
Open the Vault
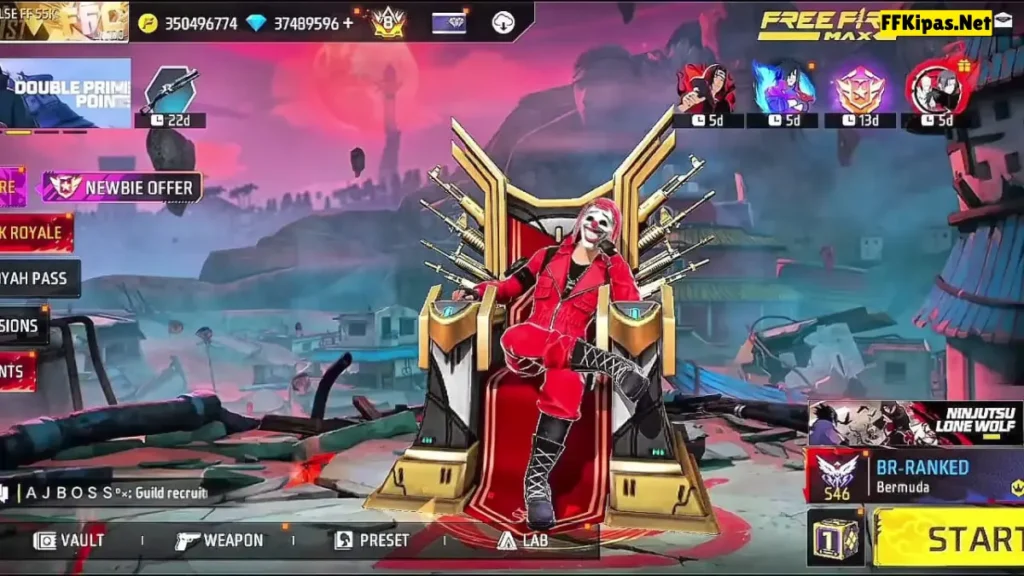pyautogui.click(x=70, y=540)
